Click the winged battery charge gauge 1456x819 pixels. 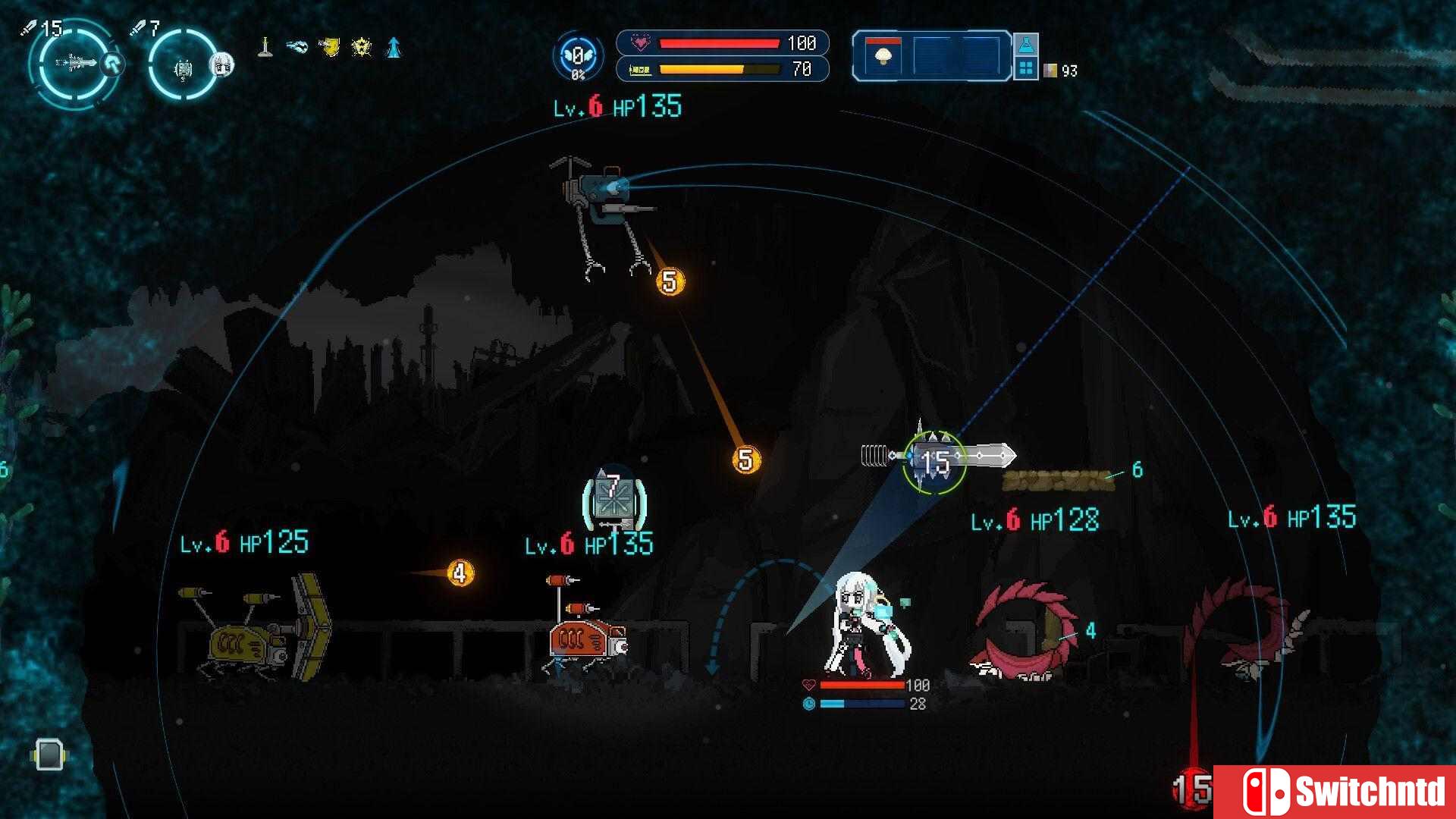click(x=578, y=57)
